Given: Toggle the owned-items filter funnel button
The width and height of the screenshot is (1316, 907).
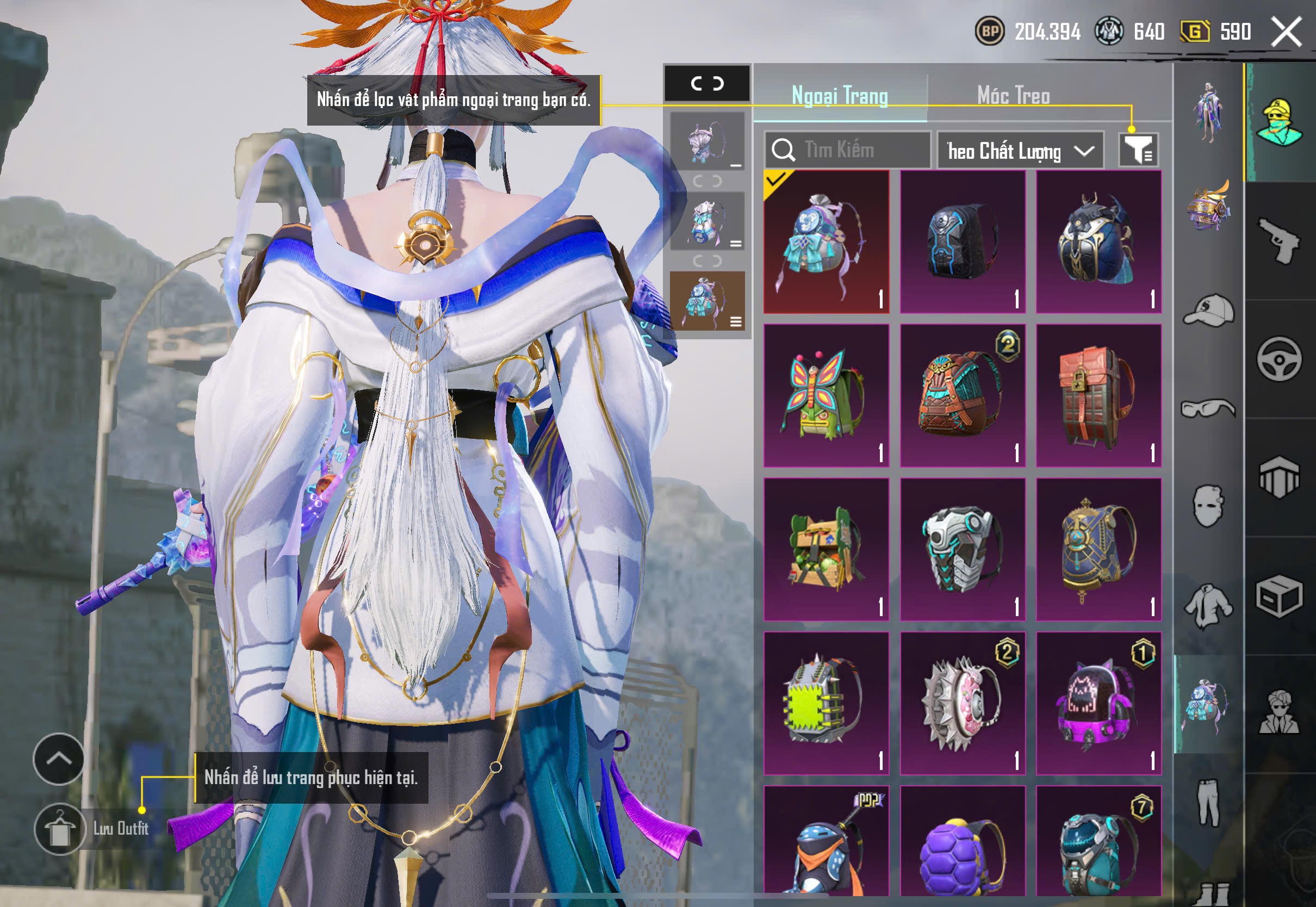Looking at the screenshot, I should point(1138,150).
